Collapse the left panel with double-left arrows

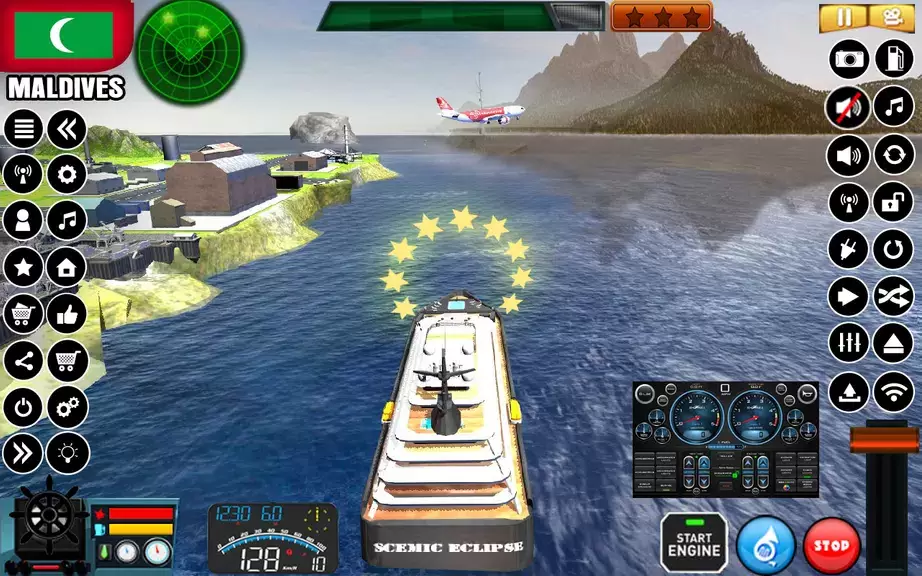point(67,129)
